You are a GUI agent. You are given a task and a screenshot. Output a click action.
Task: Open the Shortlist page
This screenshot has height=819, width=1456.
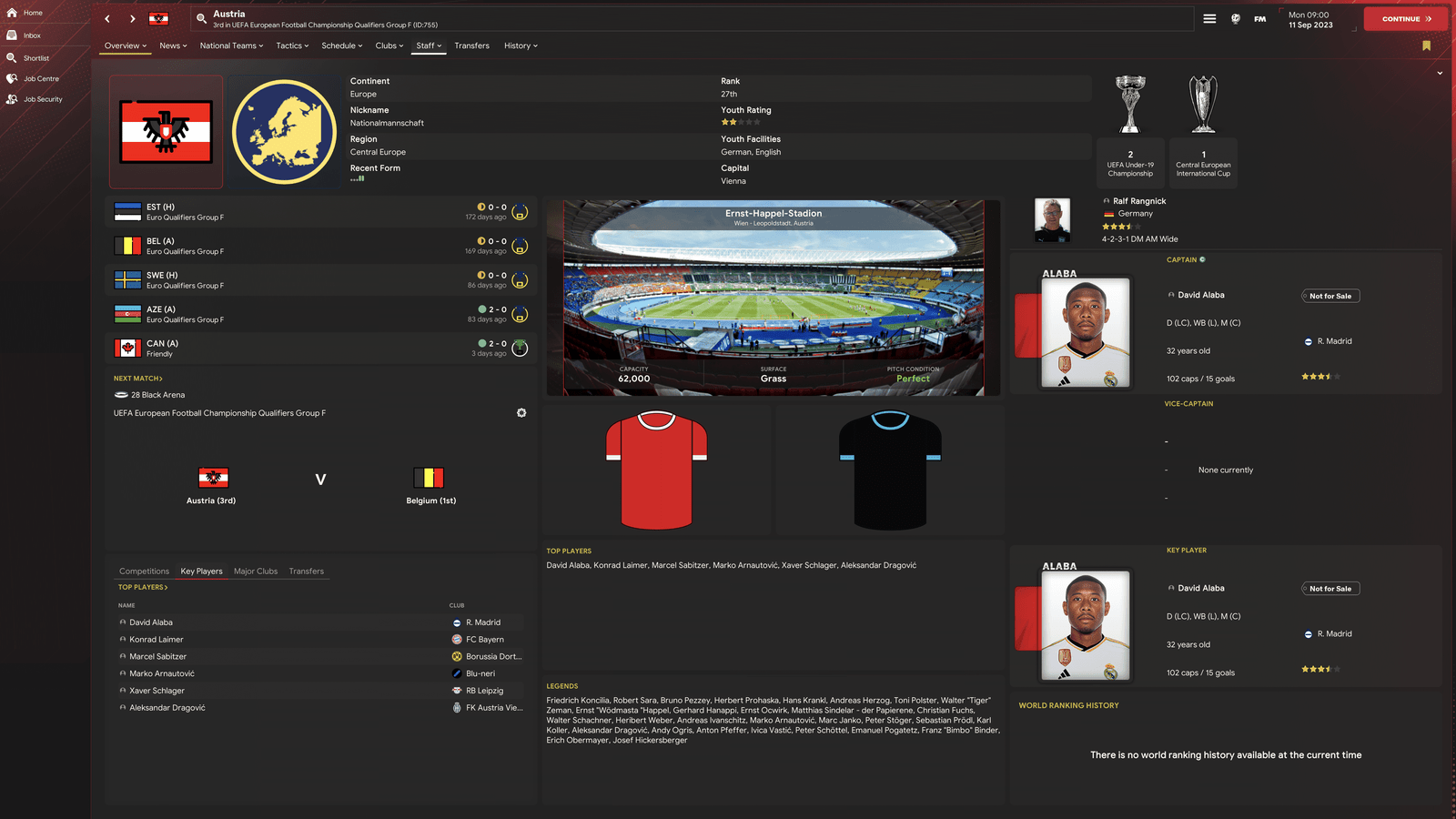(35, 58)
